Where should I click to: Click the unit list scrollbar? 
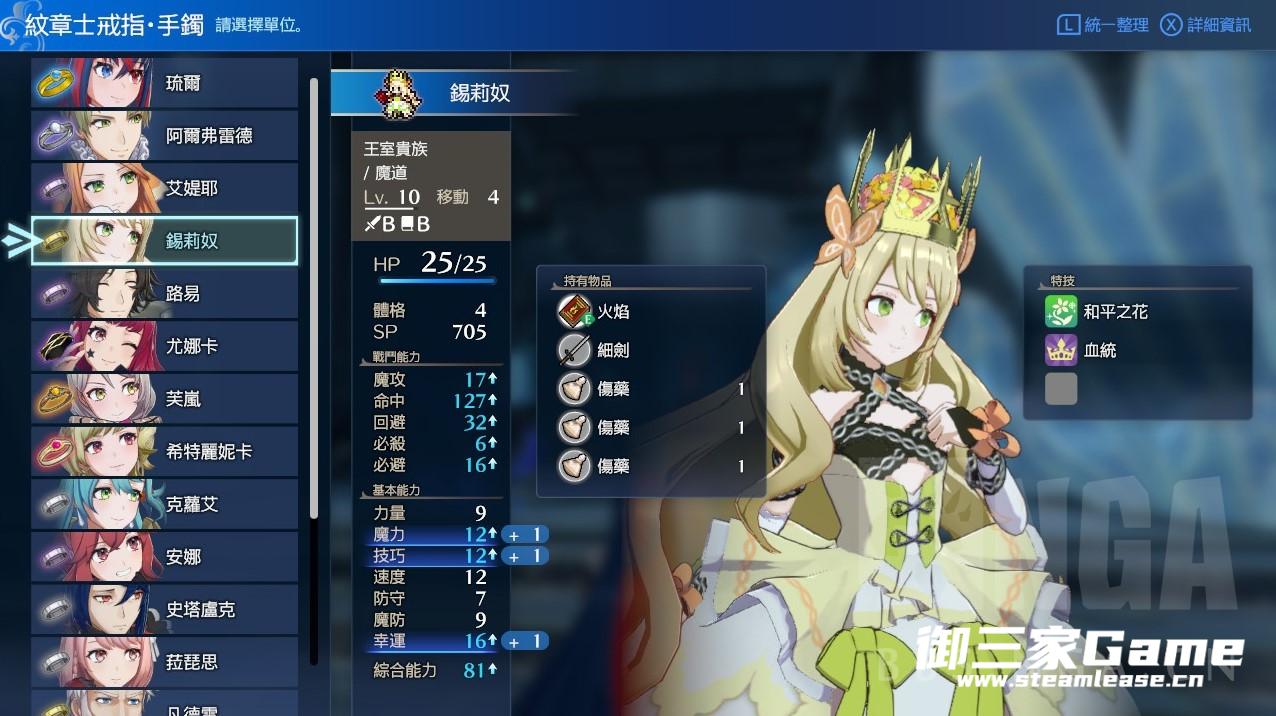click(x=314, y=300)
